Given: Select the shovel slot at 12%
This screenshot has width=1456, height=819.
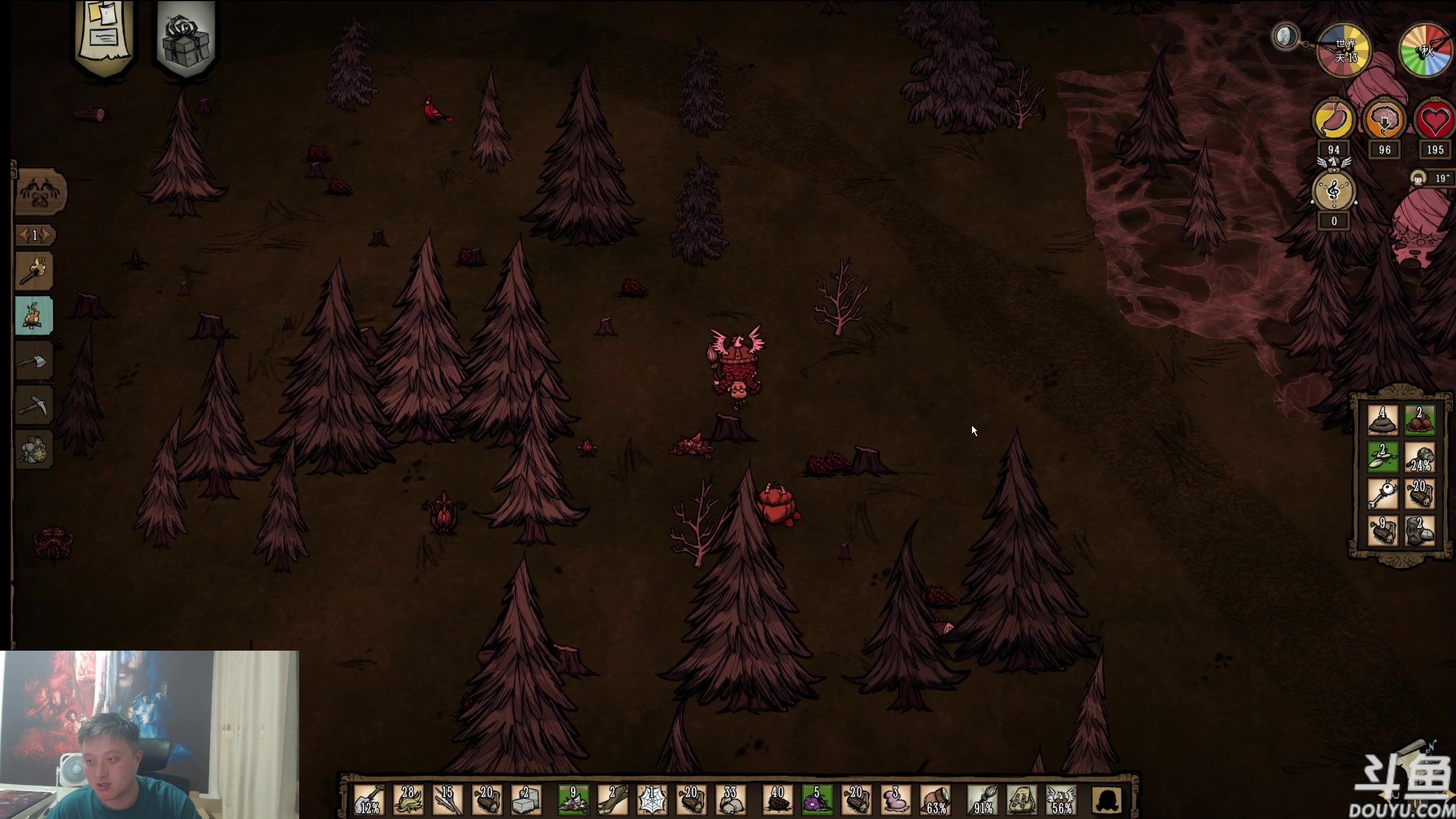Looking at the screenshot, I should pyautogui.click(x=369, y=800).
